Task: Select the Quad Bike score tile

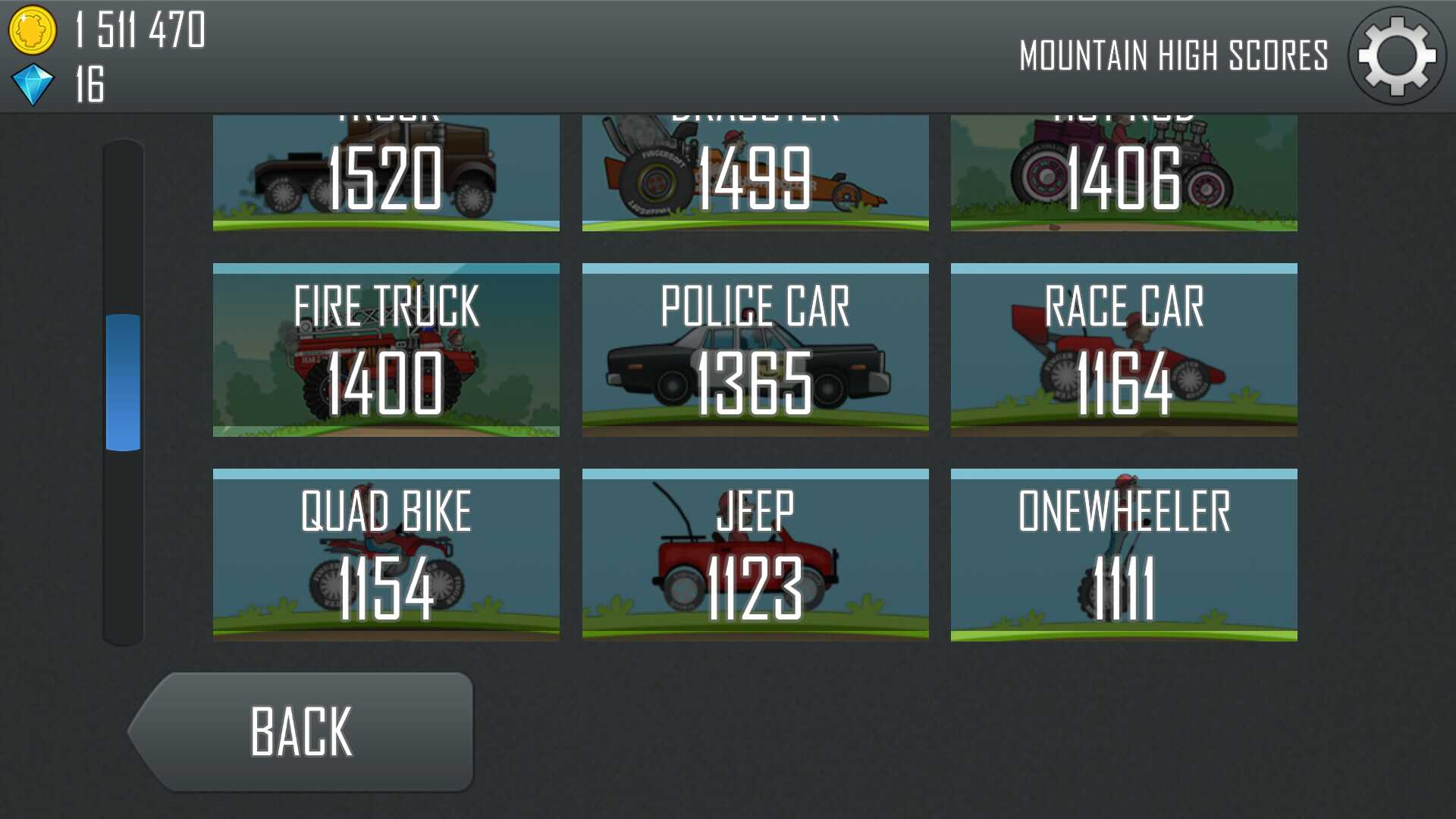Action: click(386, 555)
